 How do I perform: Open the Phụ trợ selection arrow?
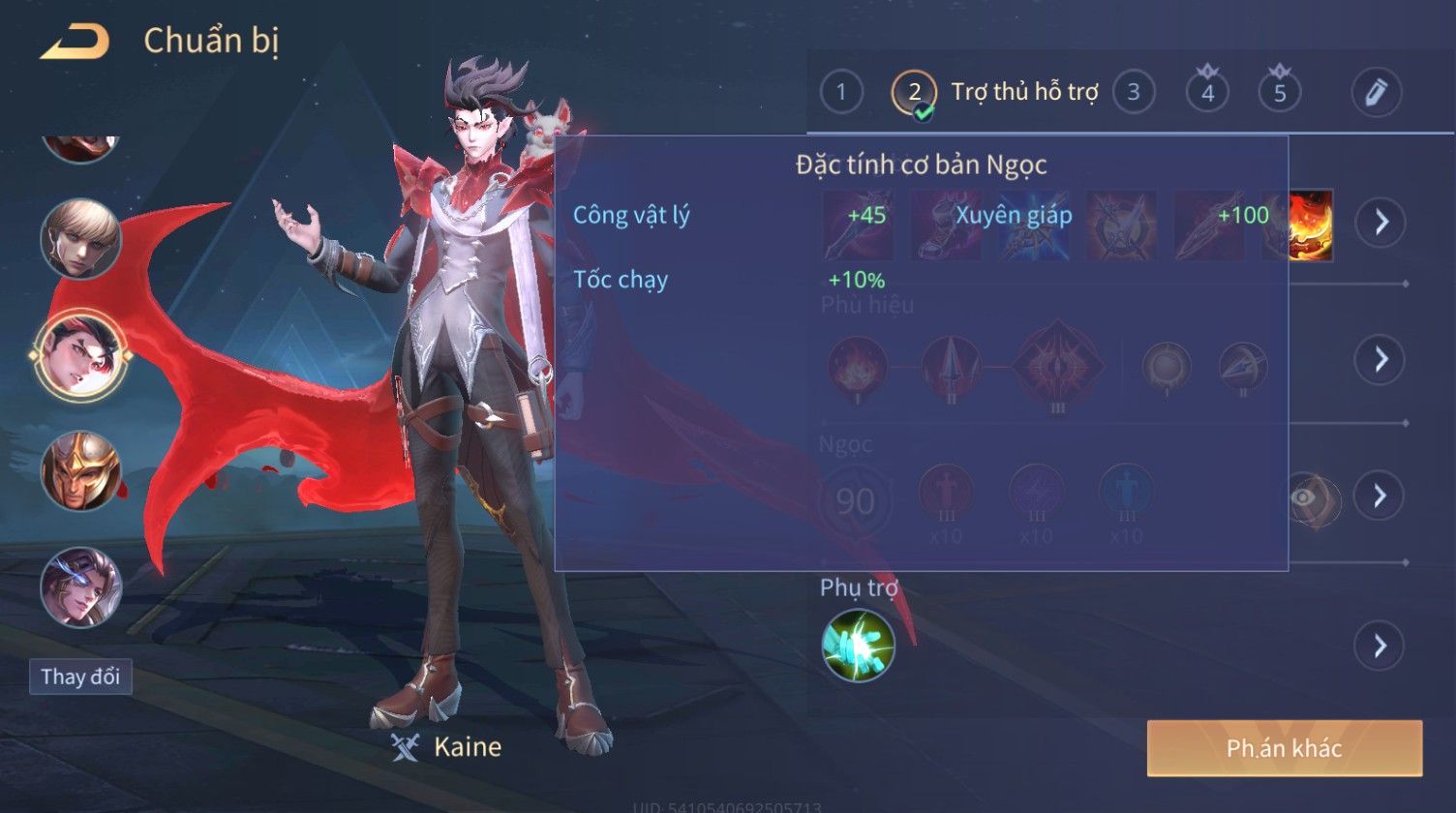point(1380,646)
